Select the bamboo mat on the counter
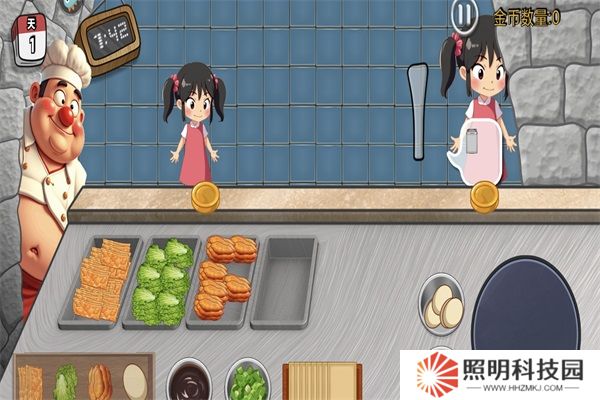The image size is (600, 400). (x=321, y=381)
